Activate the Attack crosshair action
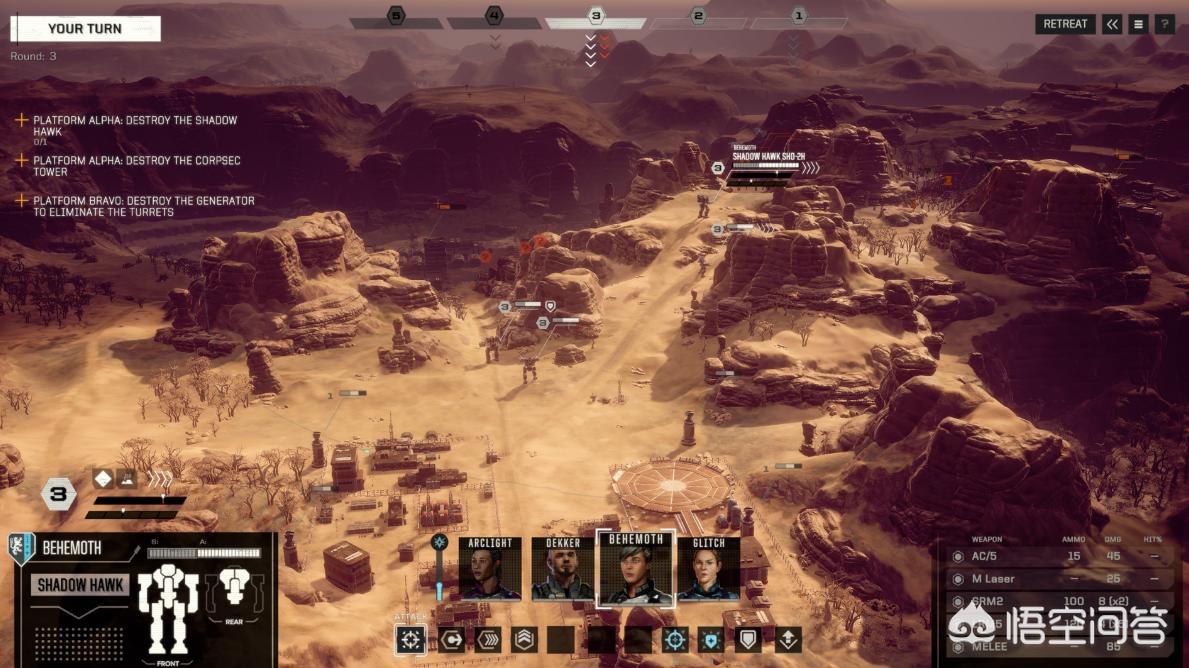 click(x=411, y=640)
